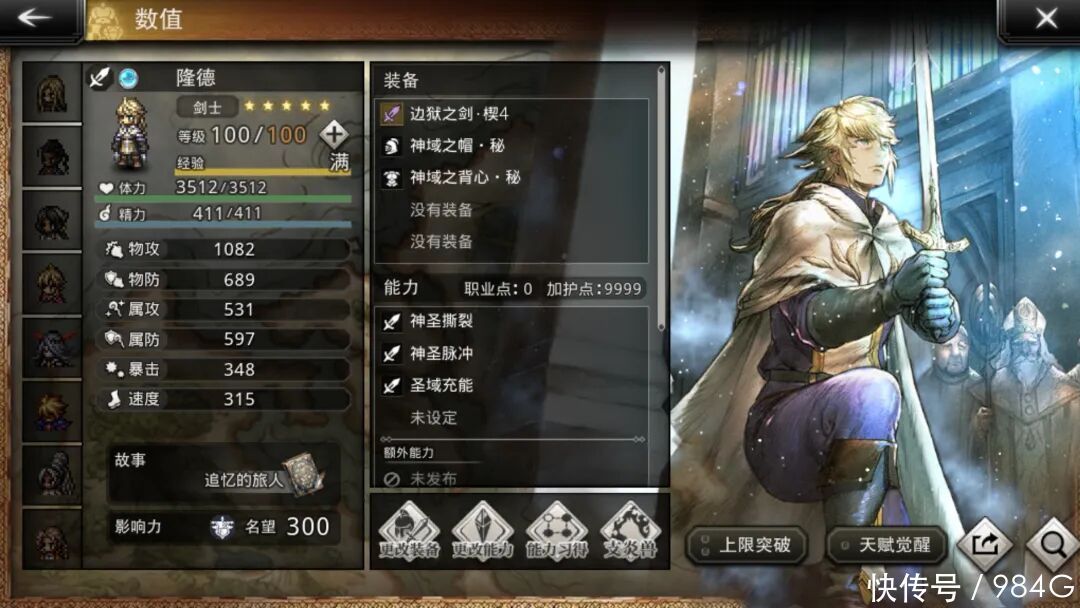Open the 支炎兽 button
The width and height of the screenshot is (1080, 608).
(x=630, y=531)
